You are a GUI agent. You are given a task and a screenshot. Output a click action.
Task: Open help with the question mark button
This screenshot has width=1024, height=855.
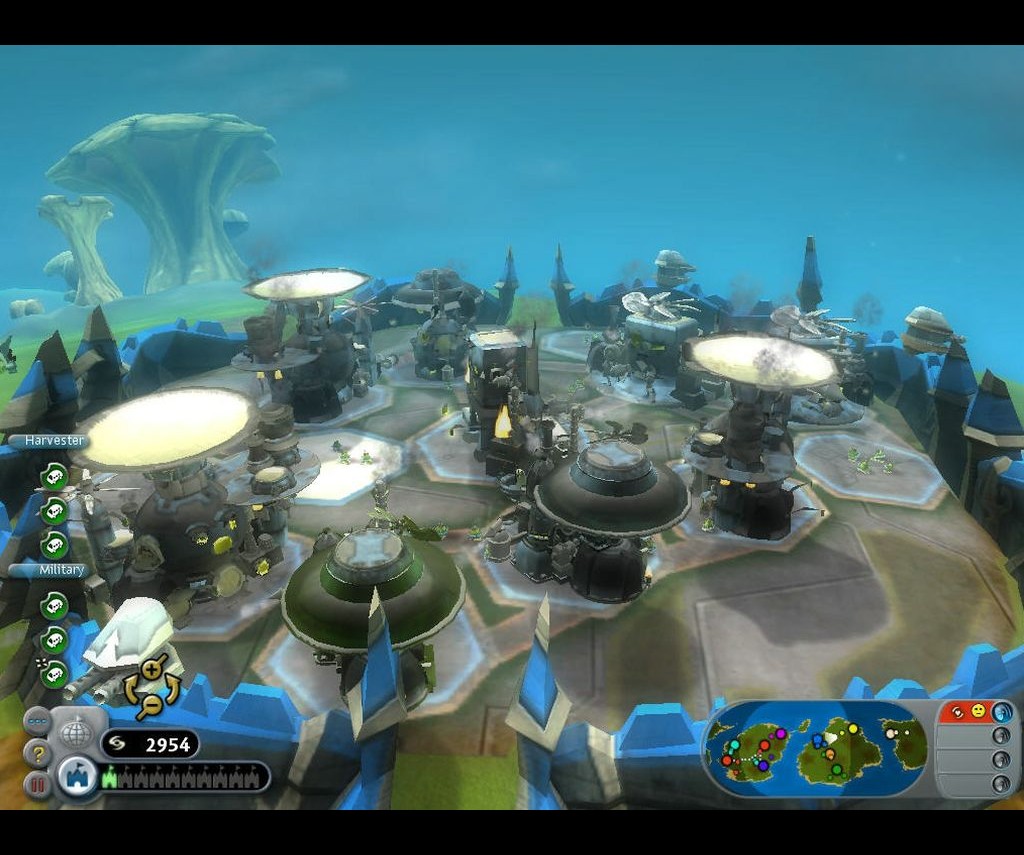[37, 753]
